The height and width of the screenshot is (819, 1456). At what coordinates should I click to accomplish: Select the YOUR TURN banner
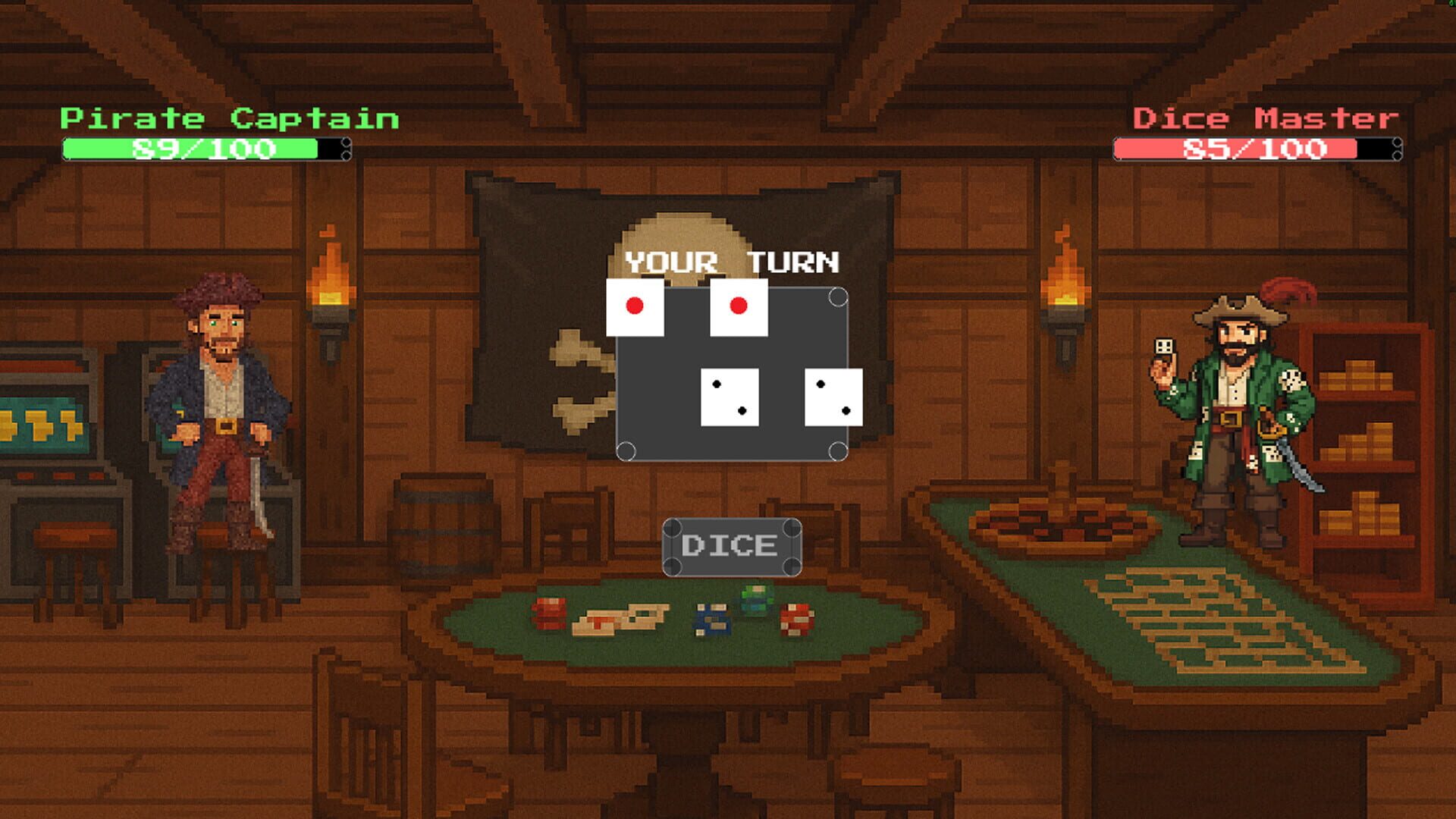tap(730, 263)
